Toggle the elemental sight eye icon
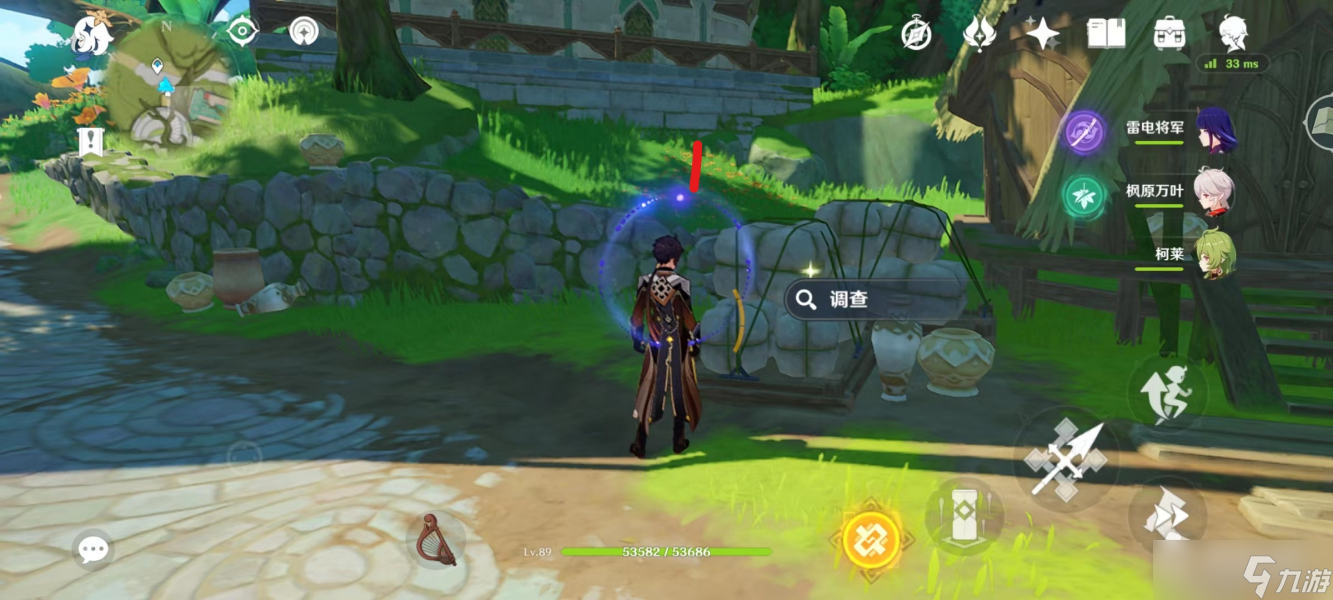The image size is (1333, 600). (x=242, y=31)
